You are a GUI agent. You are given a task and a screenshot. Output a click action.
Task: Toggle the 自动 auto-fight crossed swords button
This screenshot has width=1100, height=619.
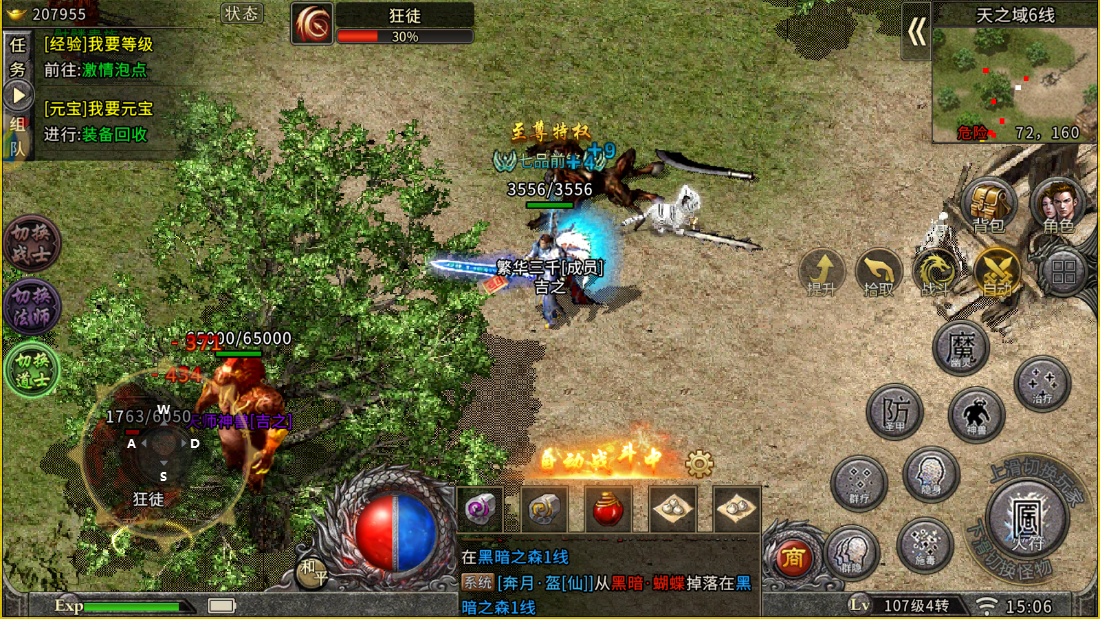(x=996, y=271)
